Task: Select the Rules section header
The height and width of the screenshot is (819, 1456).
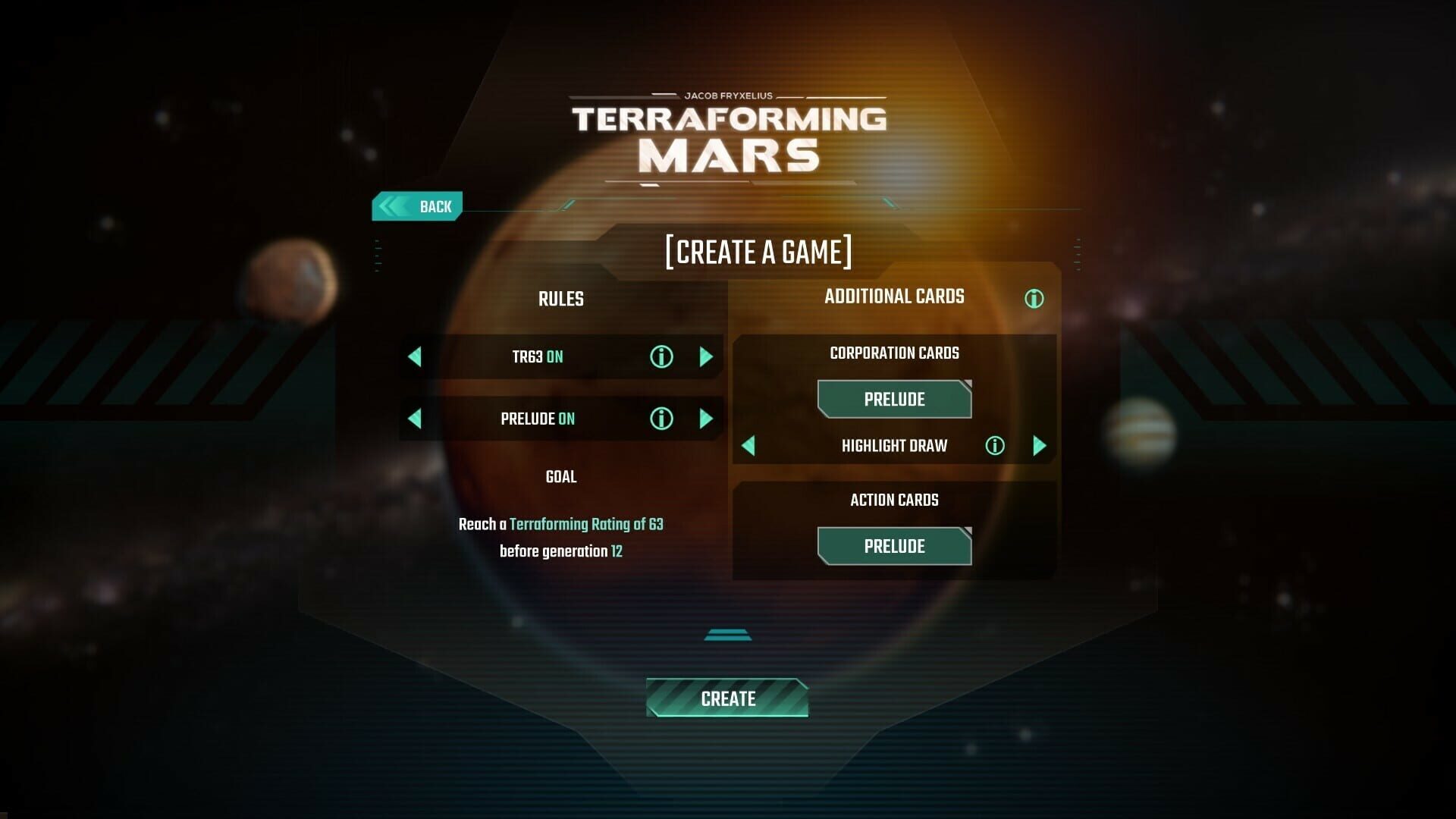Action: point(560,299)
